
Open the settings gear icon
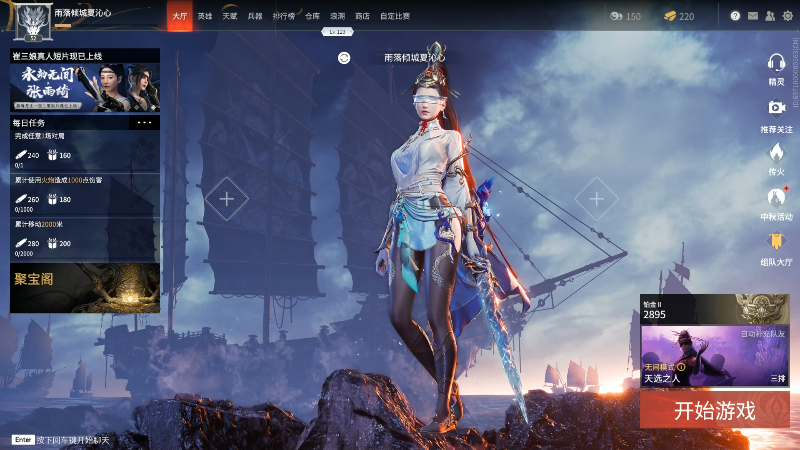(785, 16)
